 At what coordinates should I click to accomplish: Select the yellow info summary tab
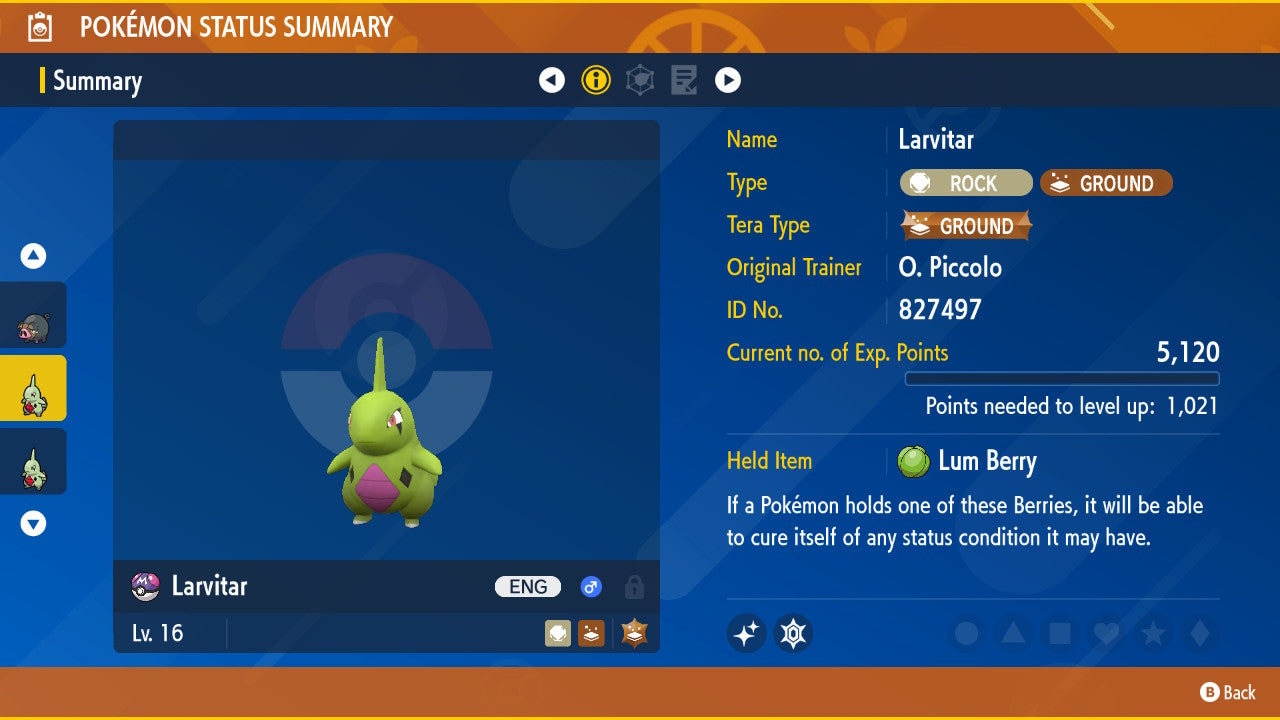coord(596,80)
